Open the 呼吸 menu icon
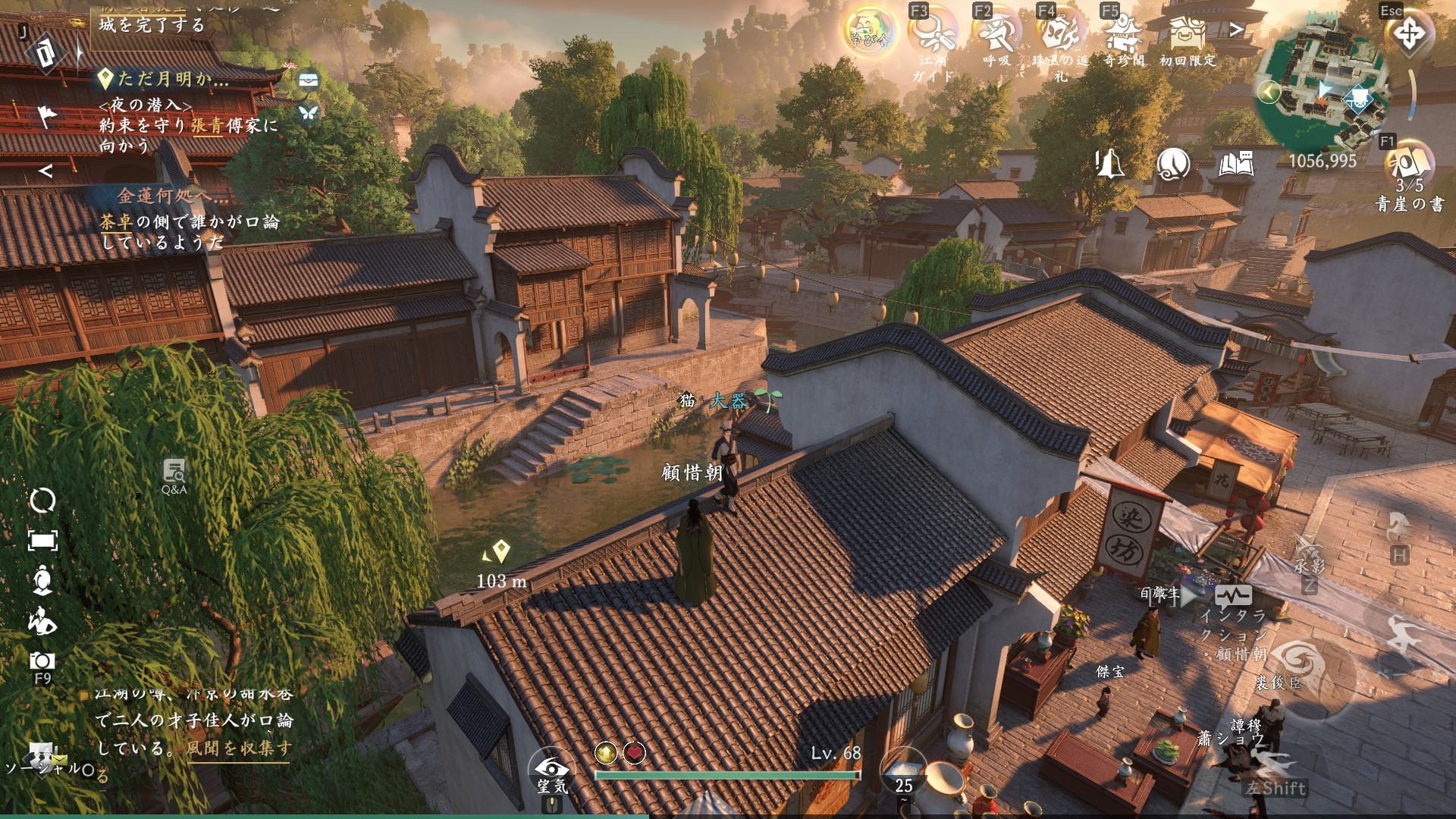The height and width of the screenshot is (819, 1456). [996, 34]
